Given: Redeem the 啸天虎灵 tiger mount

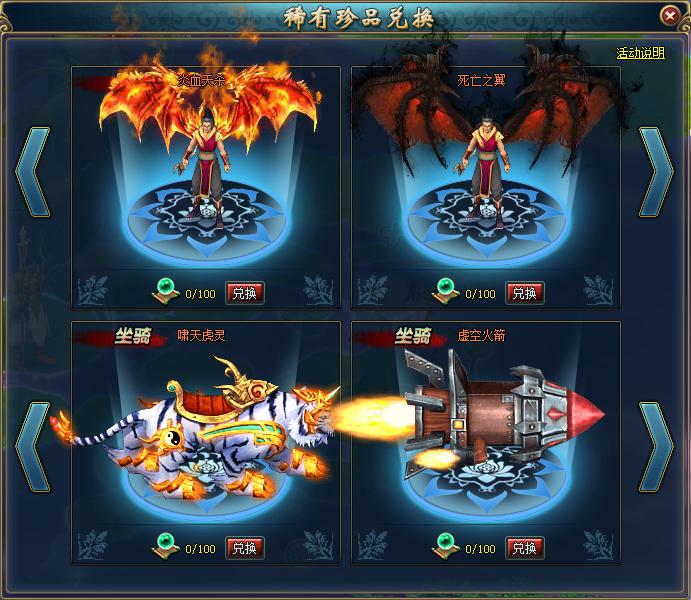Looking at the screenshot, I should click(x=245, y=548).
